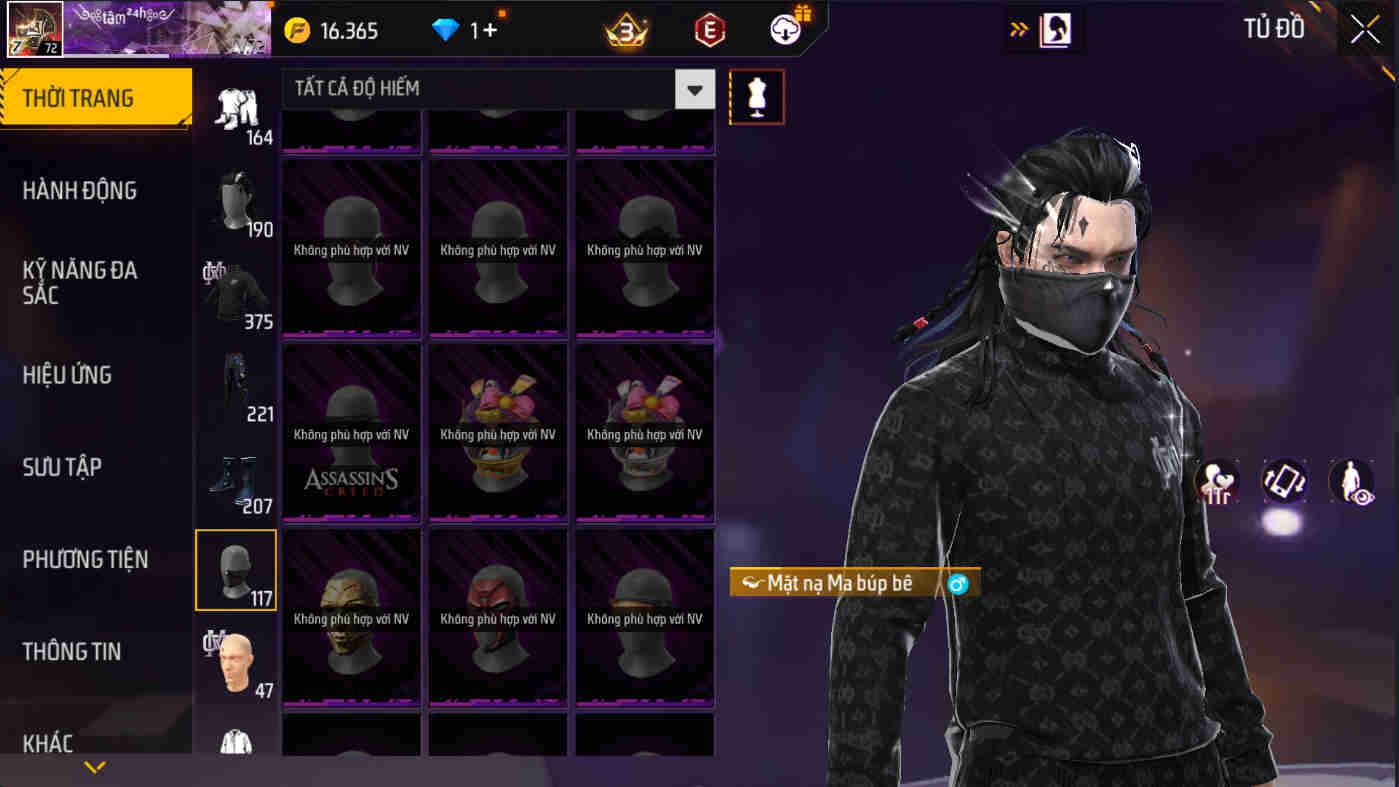Screen dimensions: 1399x787
Task: Tap the rotate character phone icon
Action: pyautogui.click(x=1284, y=482)
